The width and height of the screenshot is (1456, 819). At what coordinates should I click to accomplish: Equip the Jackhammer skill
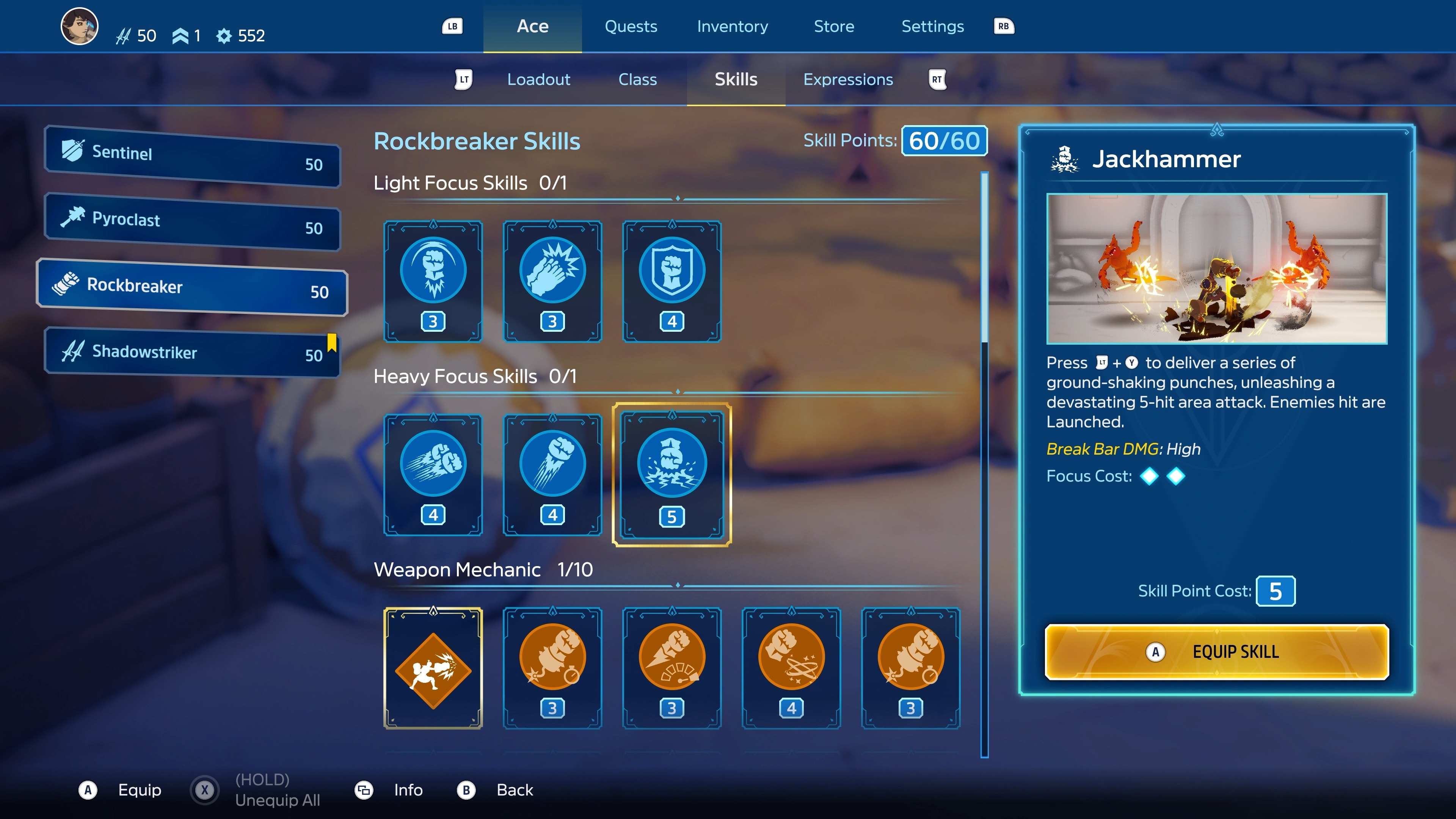(1216, 652)
